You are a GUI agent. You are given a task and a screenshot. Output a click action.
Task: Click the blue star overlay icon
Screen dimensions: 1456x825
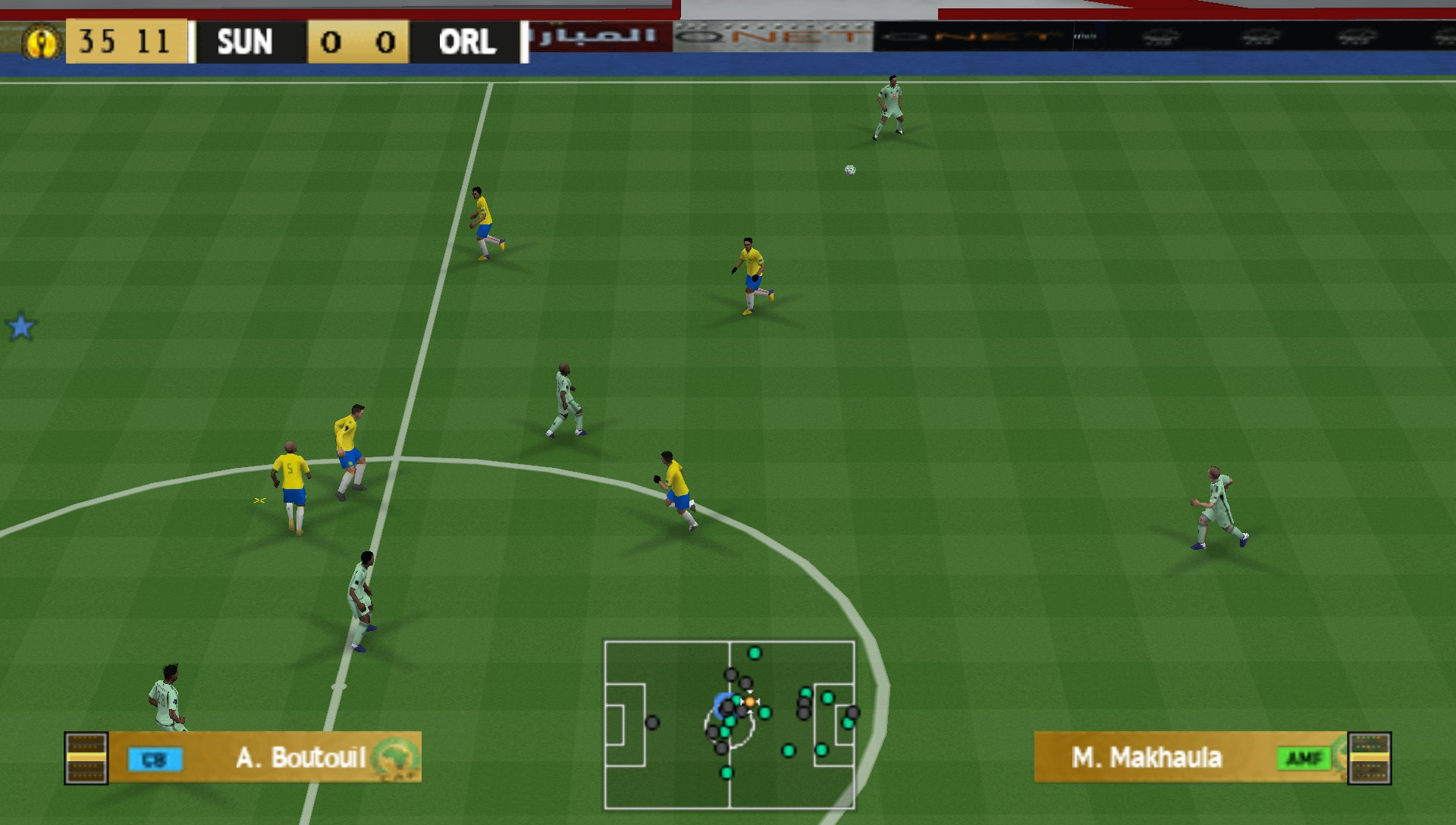click(x=20, y=327)
